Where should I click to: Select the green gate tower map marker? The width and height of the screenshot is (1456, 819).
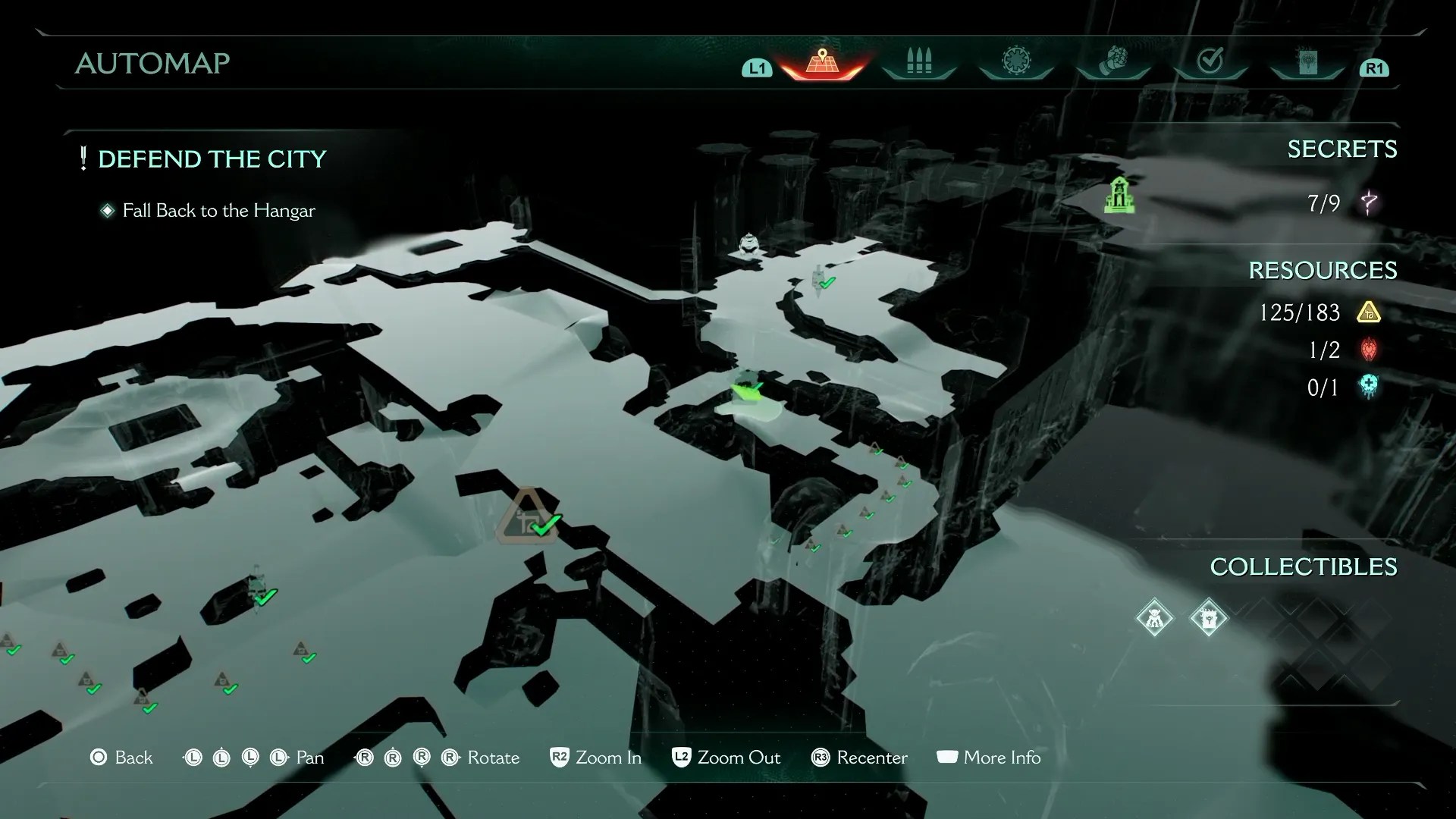1119,195
